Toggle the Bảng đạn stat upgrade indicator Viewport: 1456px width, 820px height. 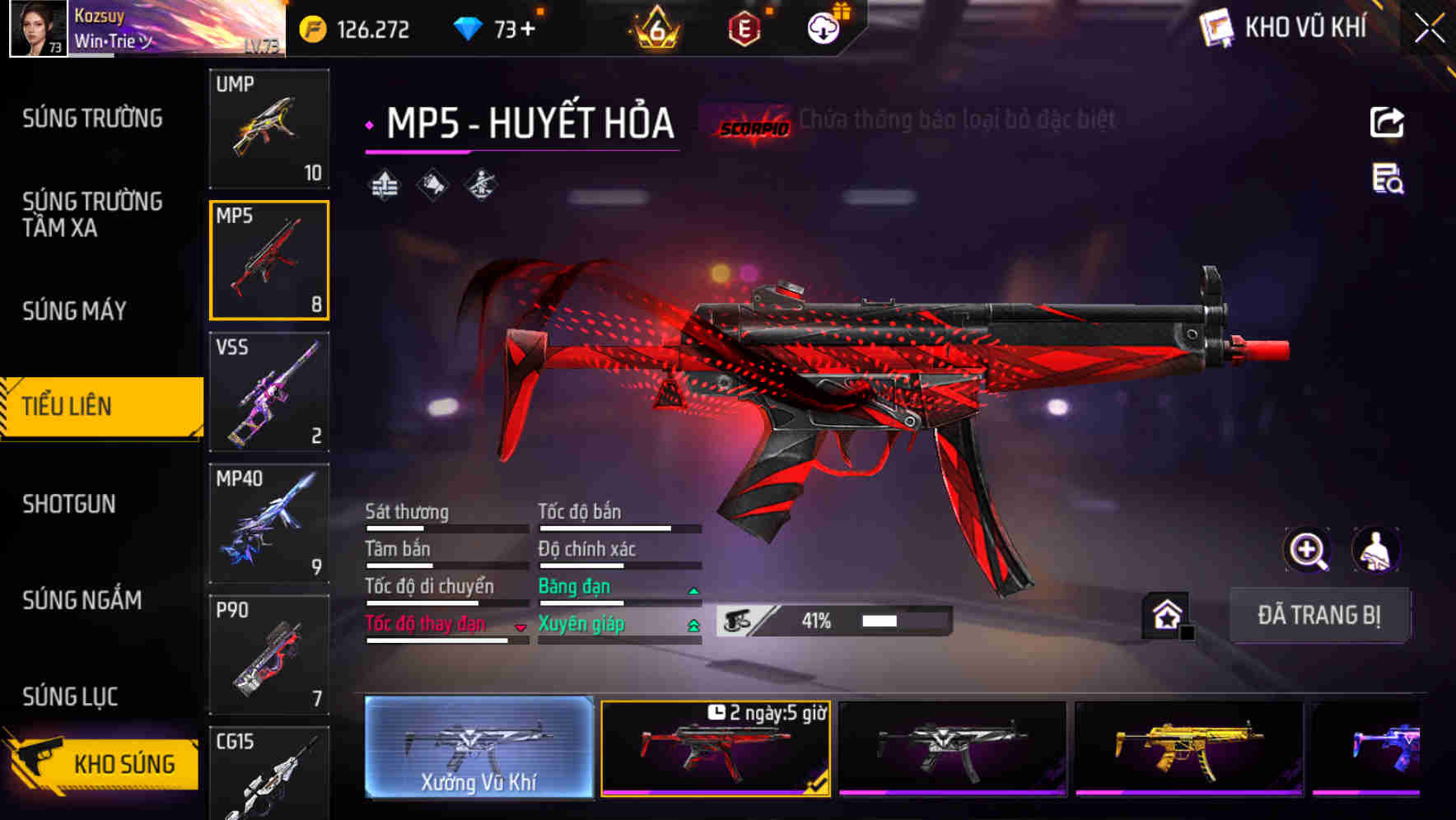pos(692,590)
